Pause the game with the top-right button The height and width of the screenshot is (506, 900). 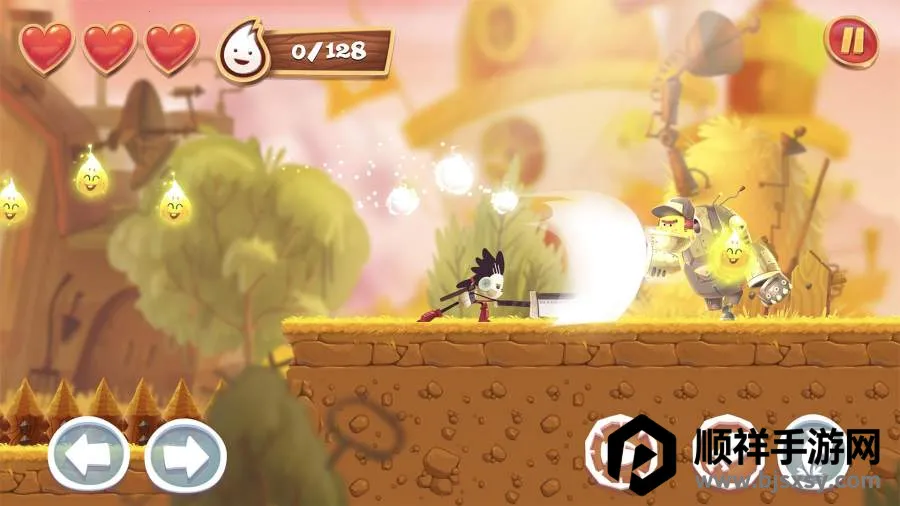pyautogui.click(x=851, y=43)
